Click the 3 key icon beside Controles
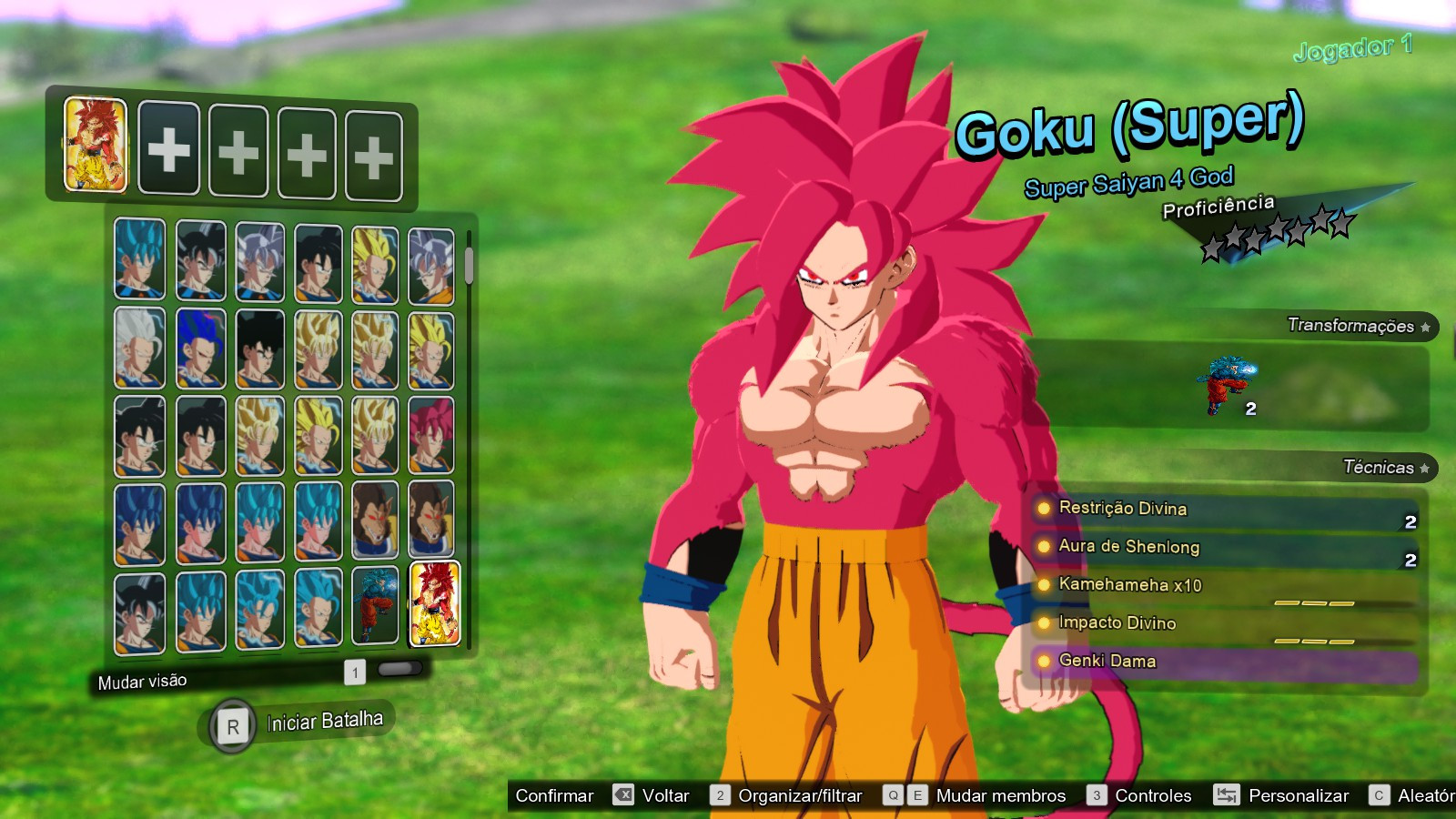The height and width of the screenshot is (819, 1456). point(1097,794)
